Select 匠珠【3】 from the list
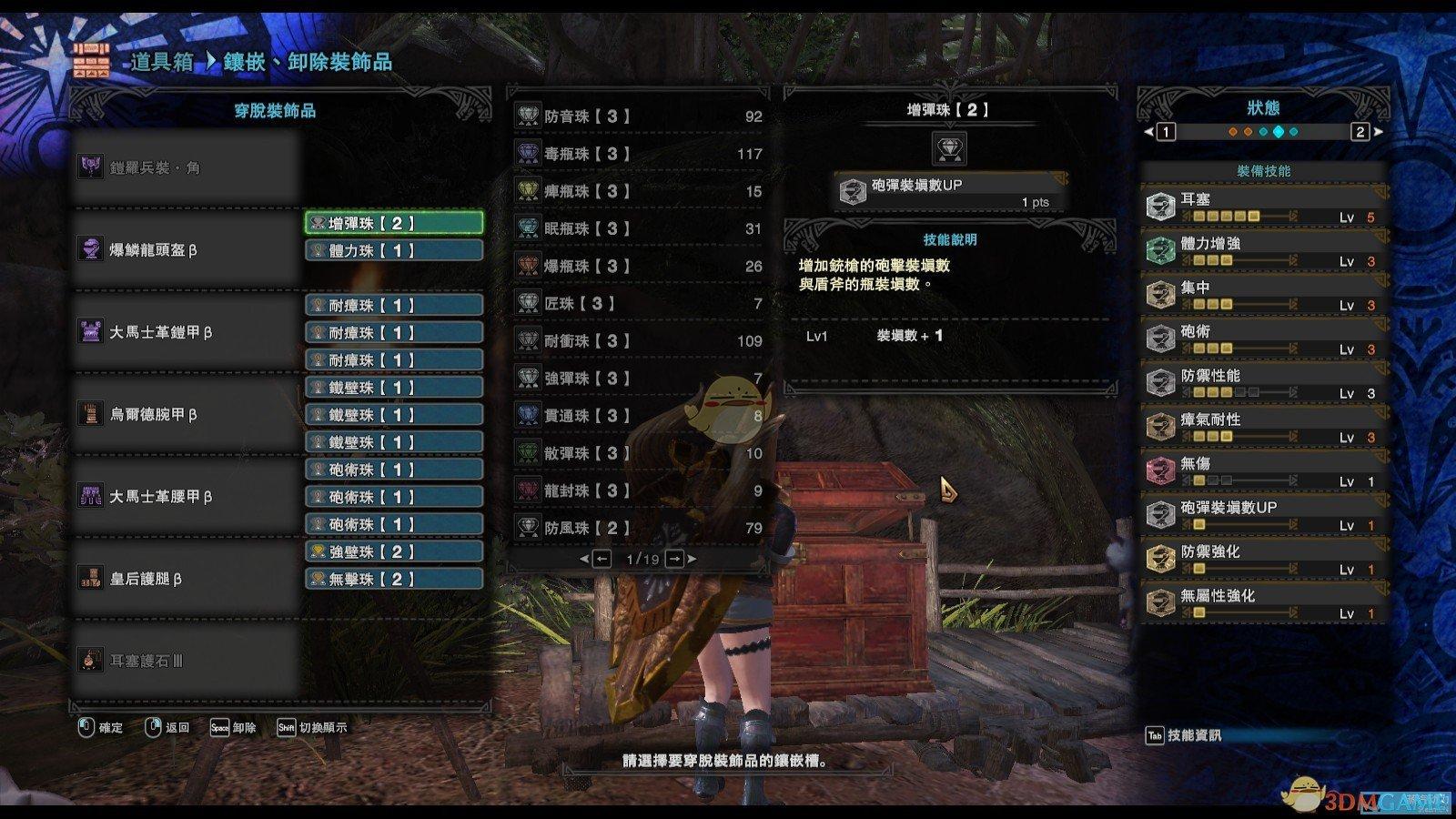The height and width of the screenshot is (819, 1456). (639, 303)
